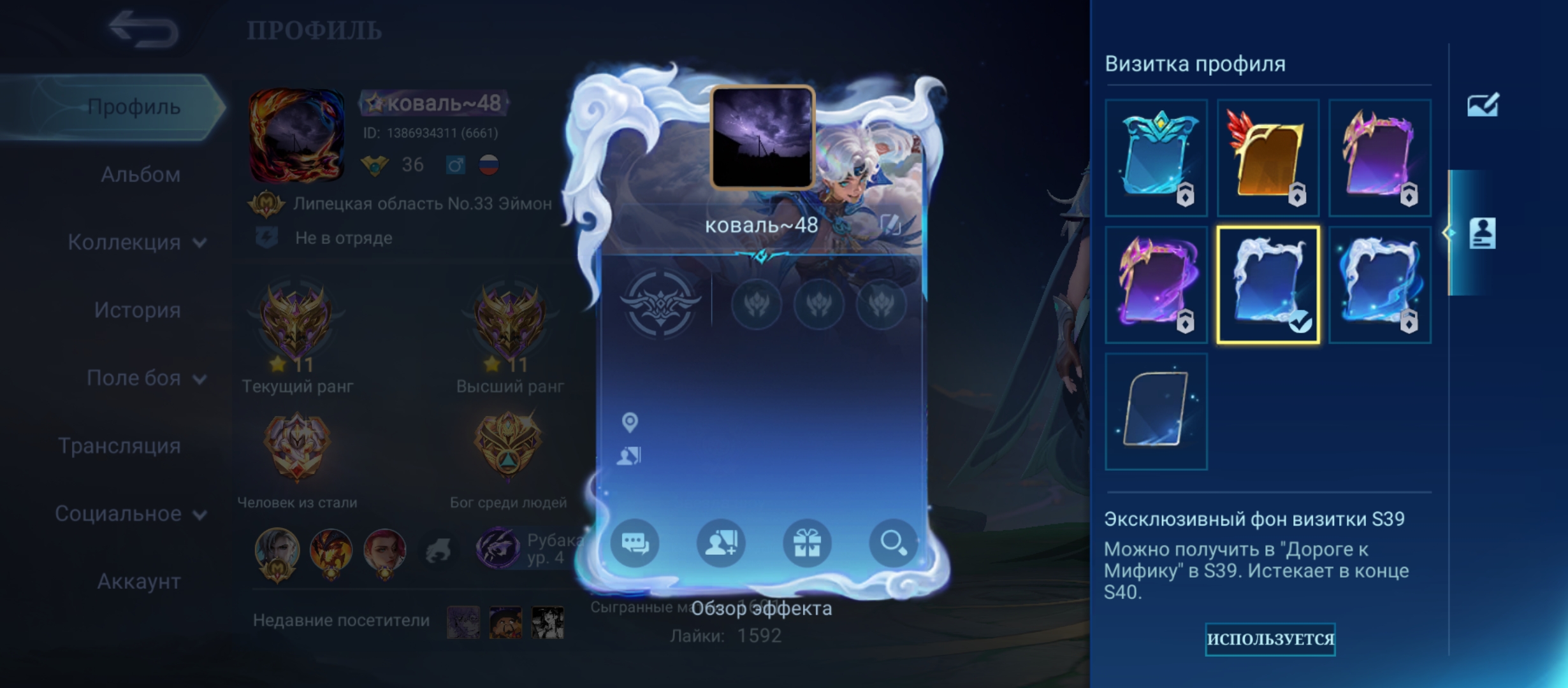Click the Используется button
Screen dimensions: 1568x688
click(x=1270, y=639)
